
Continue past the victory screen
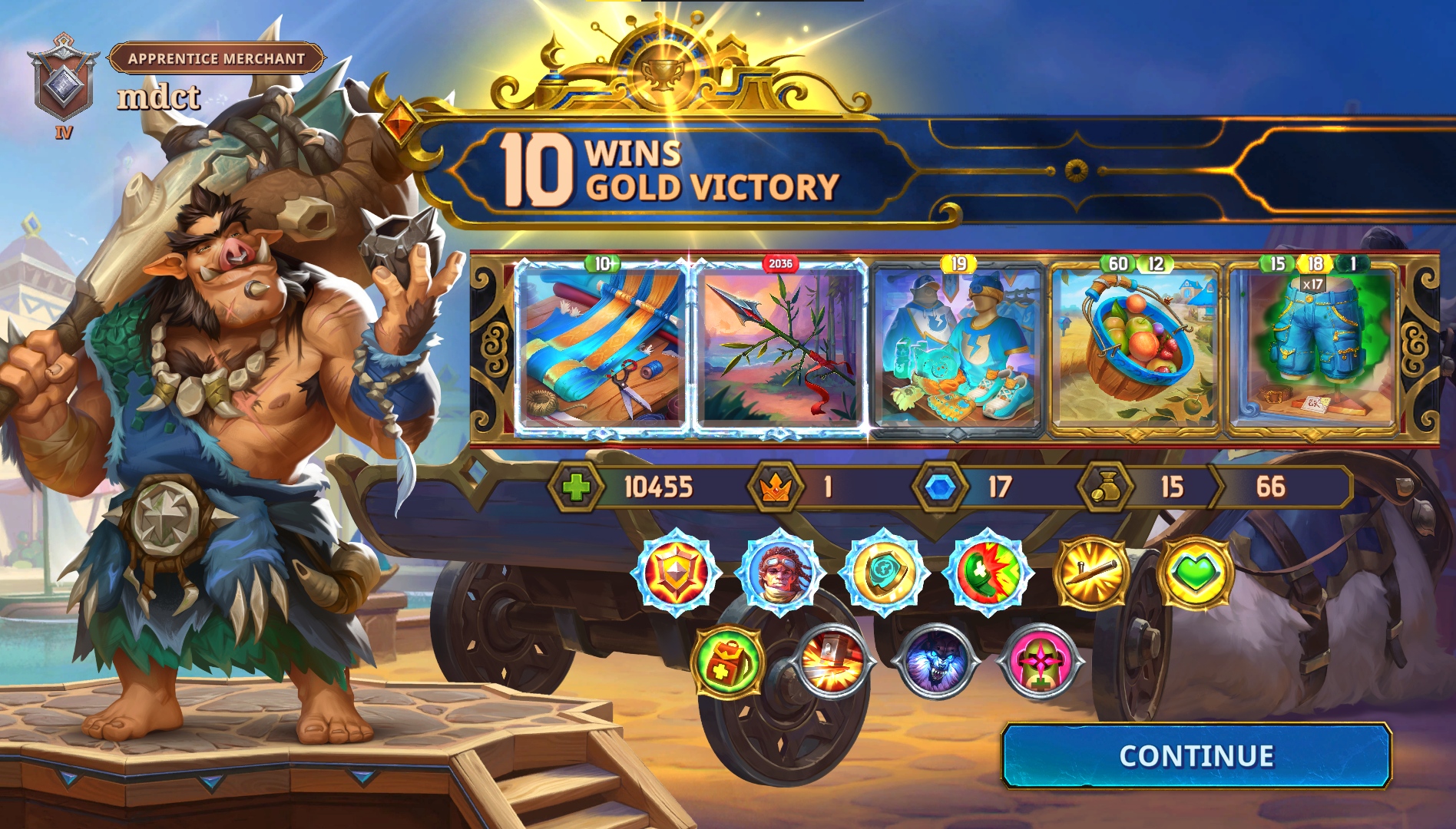[x=1196, y=756]
